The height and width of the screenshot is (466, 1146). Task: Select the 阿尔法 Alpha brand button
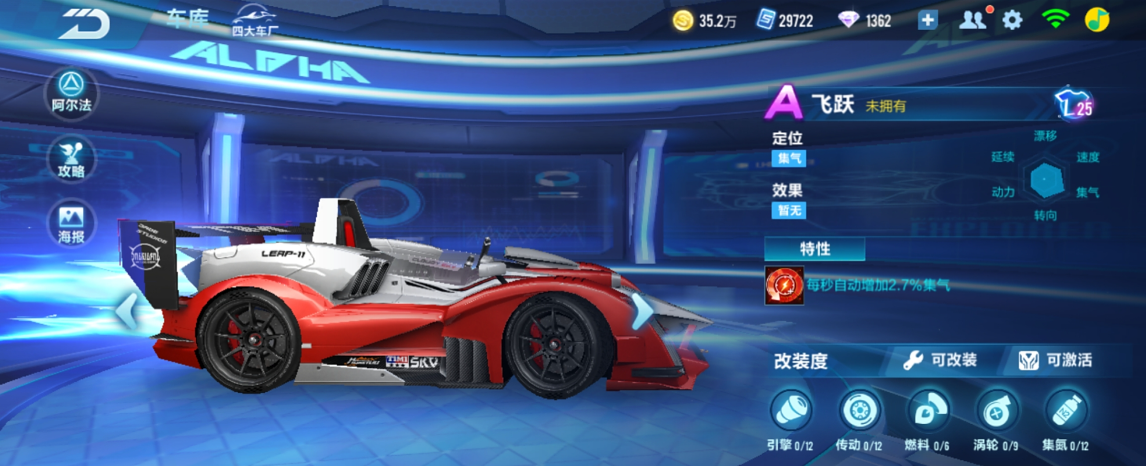(x=71, y=91)
